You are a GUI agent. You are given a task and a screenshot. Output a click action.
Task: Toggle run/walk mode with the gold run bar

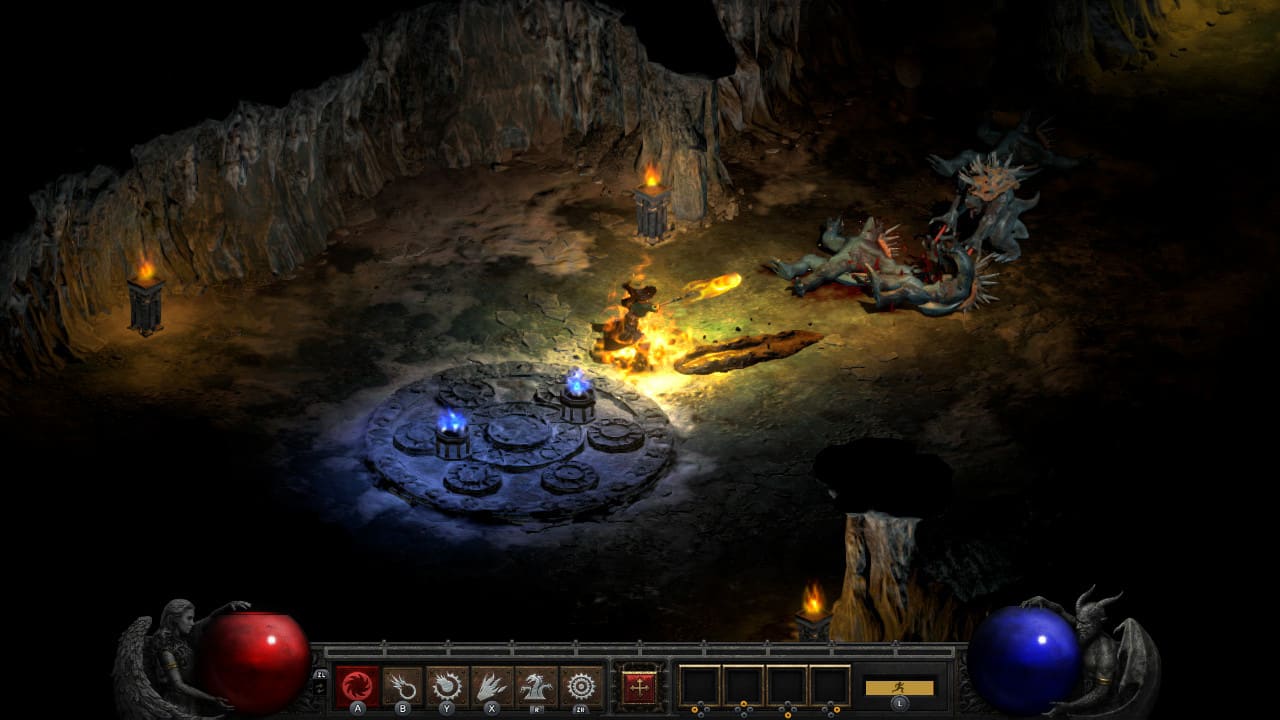pyautogui.click(x=898, y=689)
